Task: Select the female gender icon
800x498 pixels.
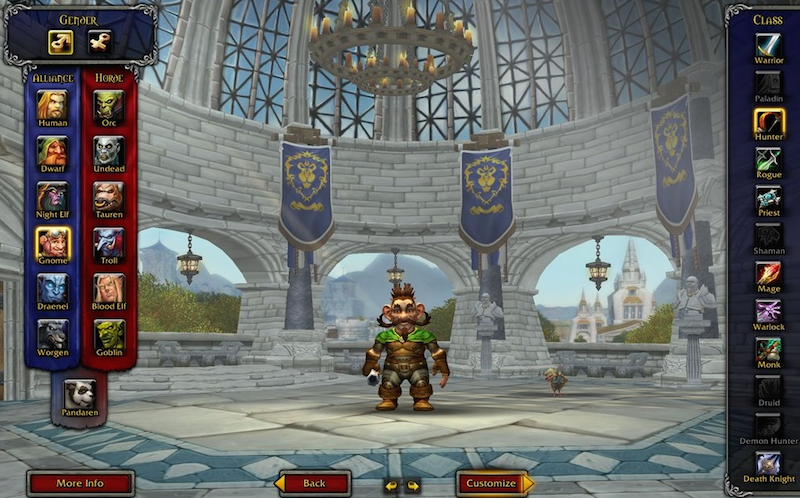Action: [99, 42]
